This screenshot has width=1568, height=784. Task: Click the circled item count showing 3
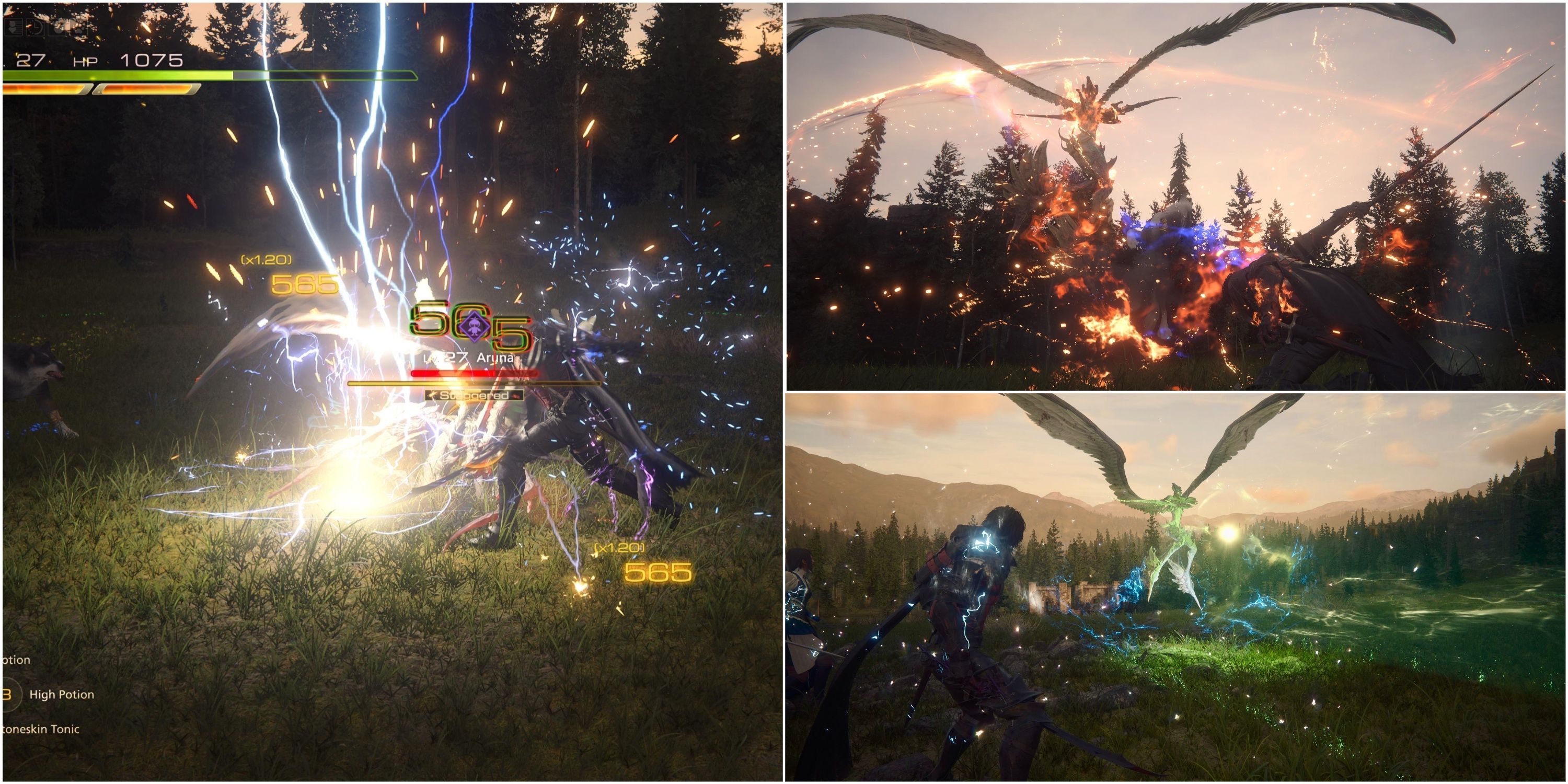point(7,695)
